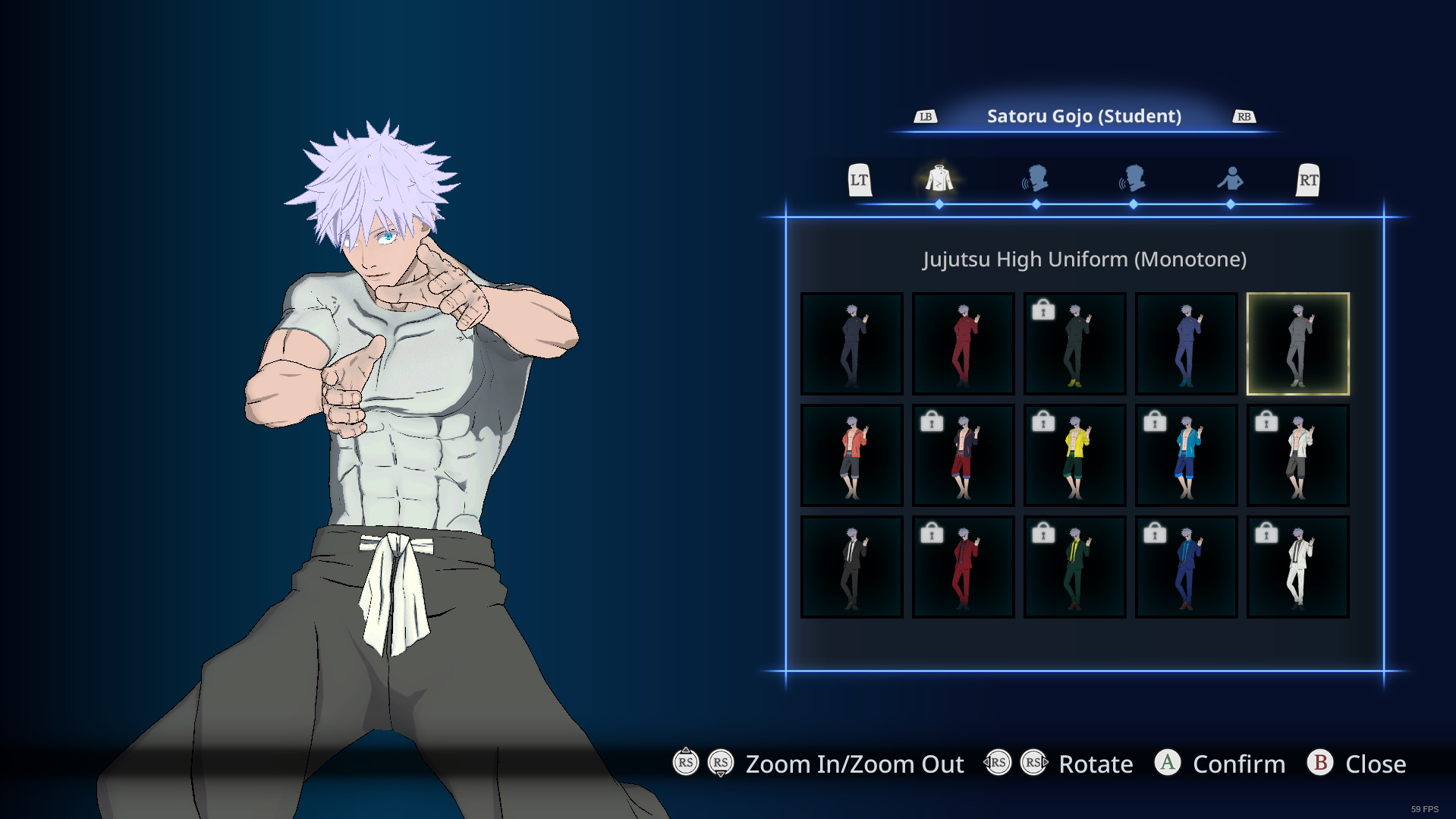Select the locked yellow jacket costume
Viewport: 1456px width, 819px height.
(x=1074, y=455)
